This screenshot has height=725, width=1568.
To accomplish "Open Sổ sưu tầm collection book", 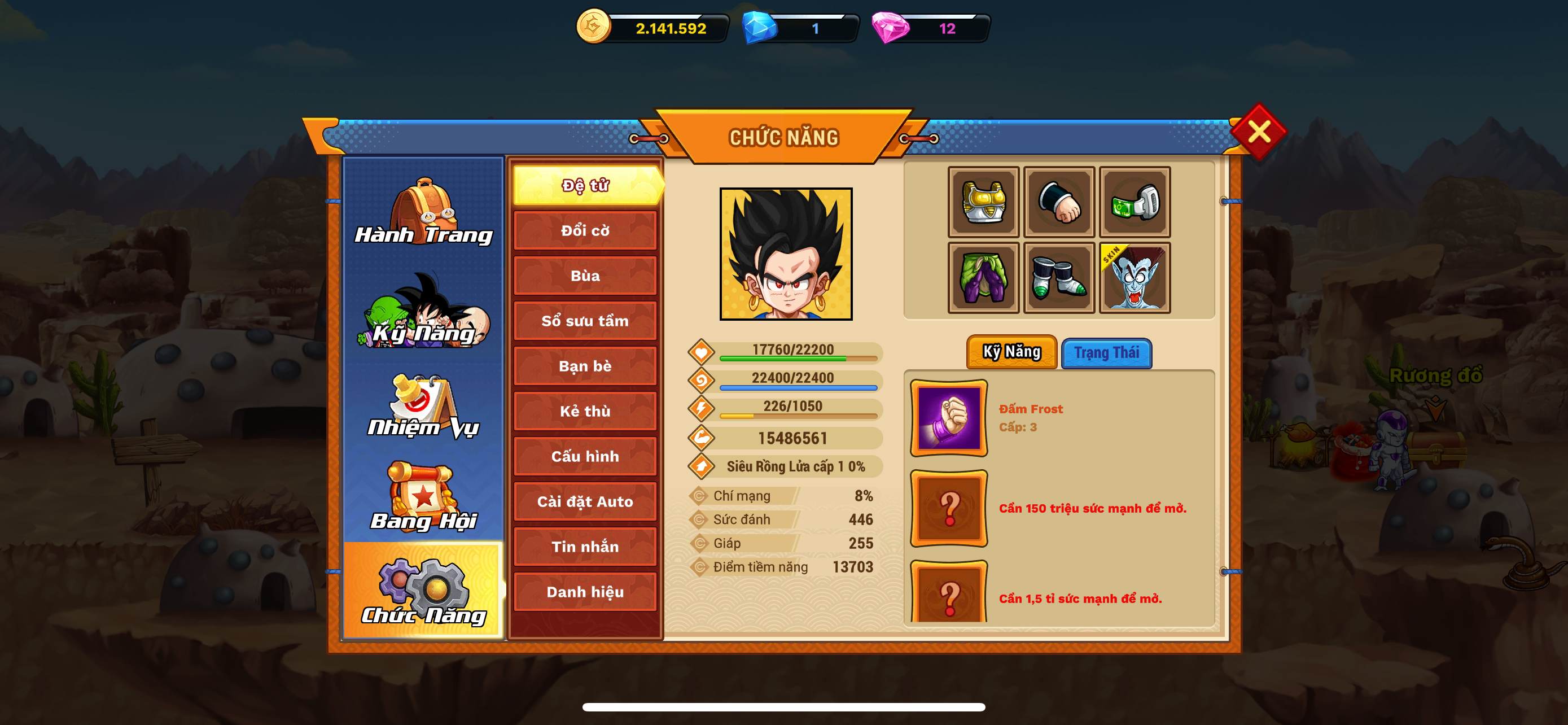I will pos(585,321).
